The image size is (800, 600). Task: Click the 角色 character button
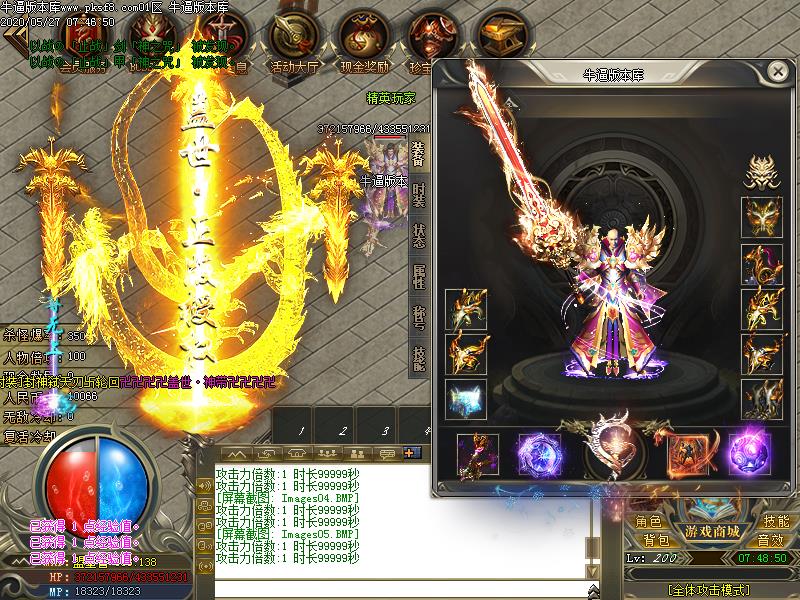pyautogui.click(x=648, y=522)
